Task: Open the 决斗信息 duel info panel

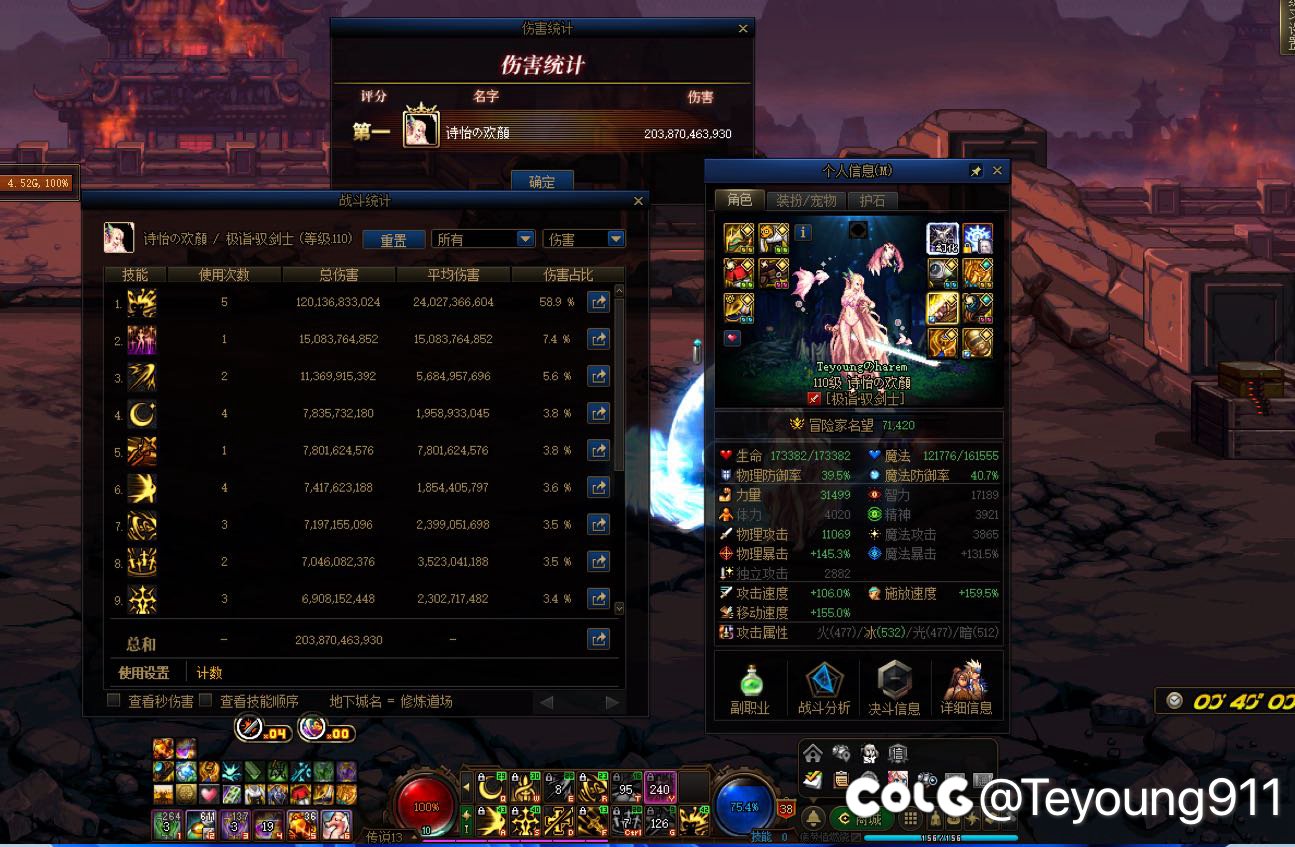Action: coord(894,690)
